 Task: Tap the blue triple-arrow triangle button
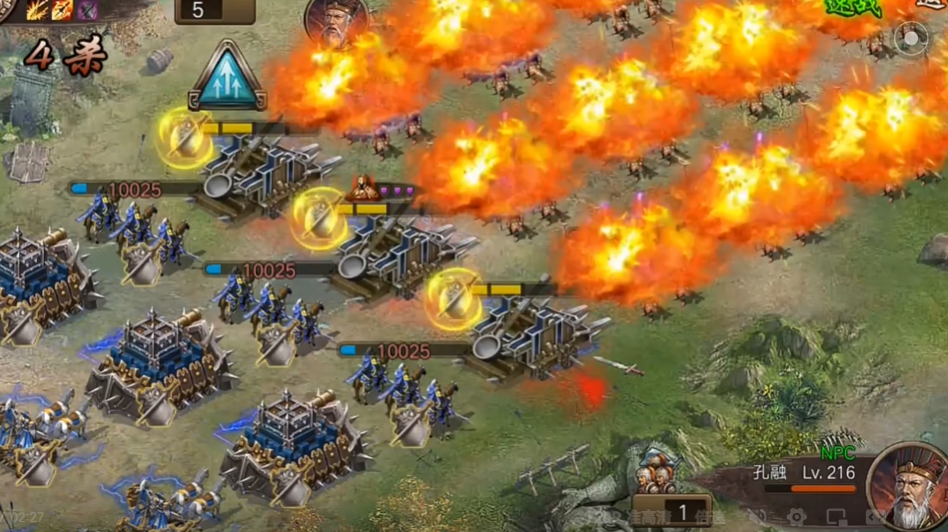[x=226, y=77]
